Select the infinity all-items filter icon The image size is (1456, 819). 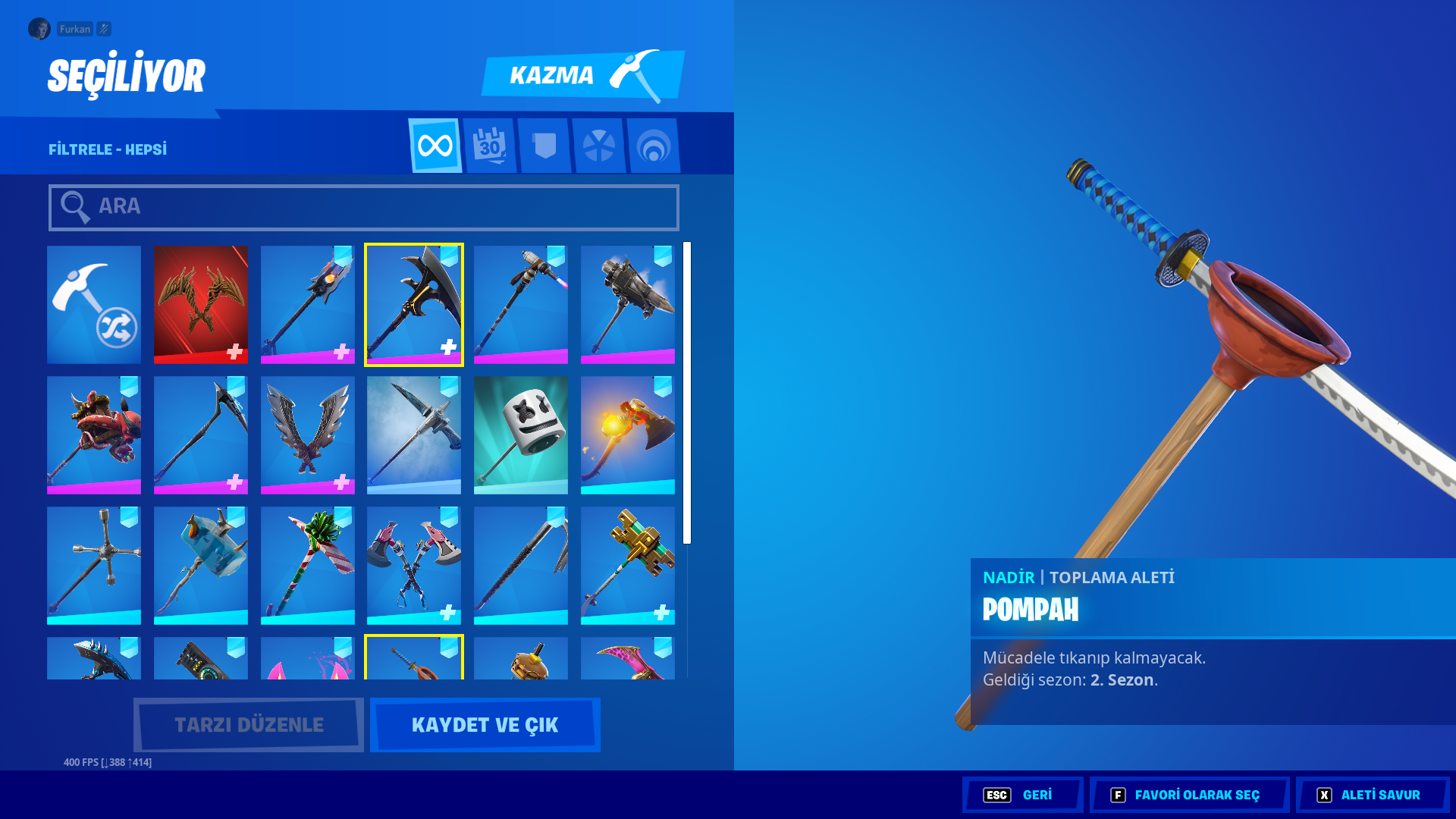pos(435,145)
